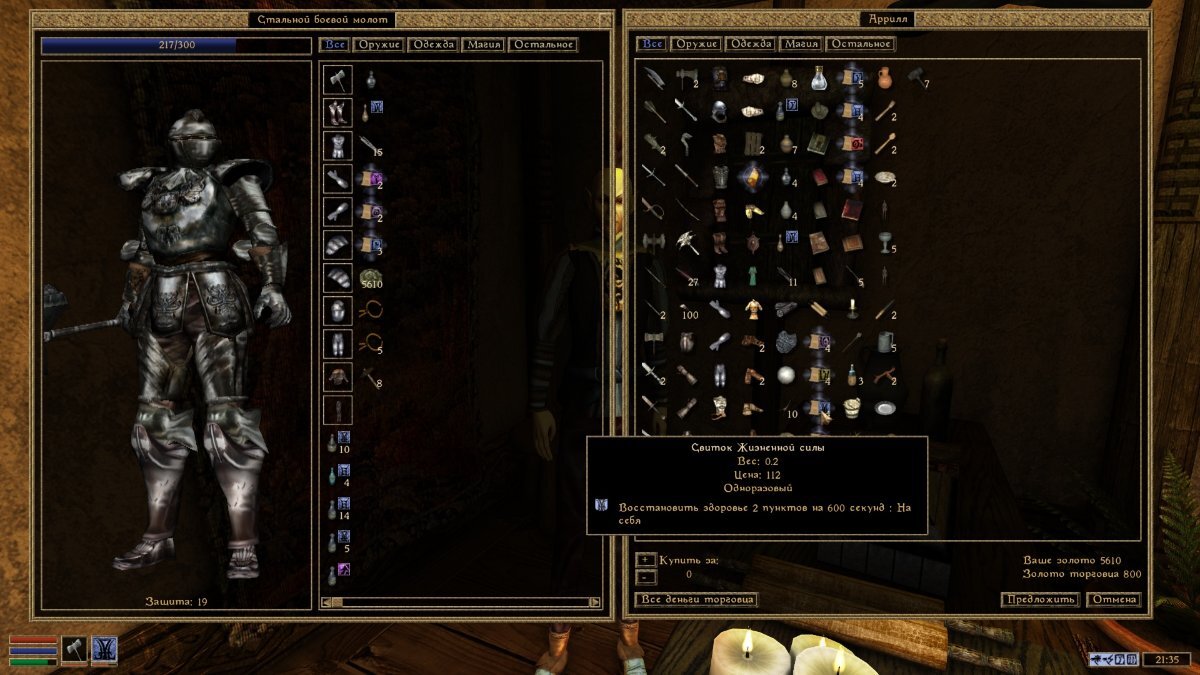Viewport: 1200px width, 675px height.
Task: Show merchant's Одежда category
Action: 751,44
